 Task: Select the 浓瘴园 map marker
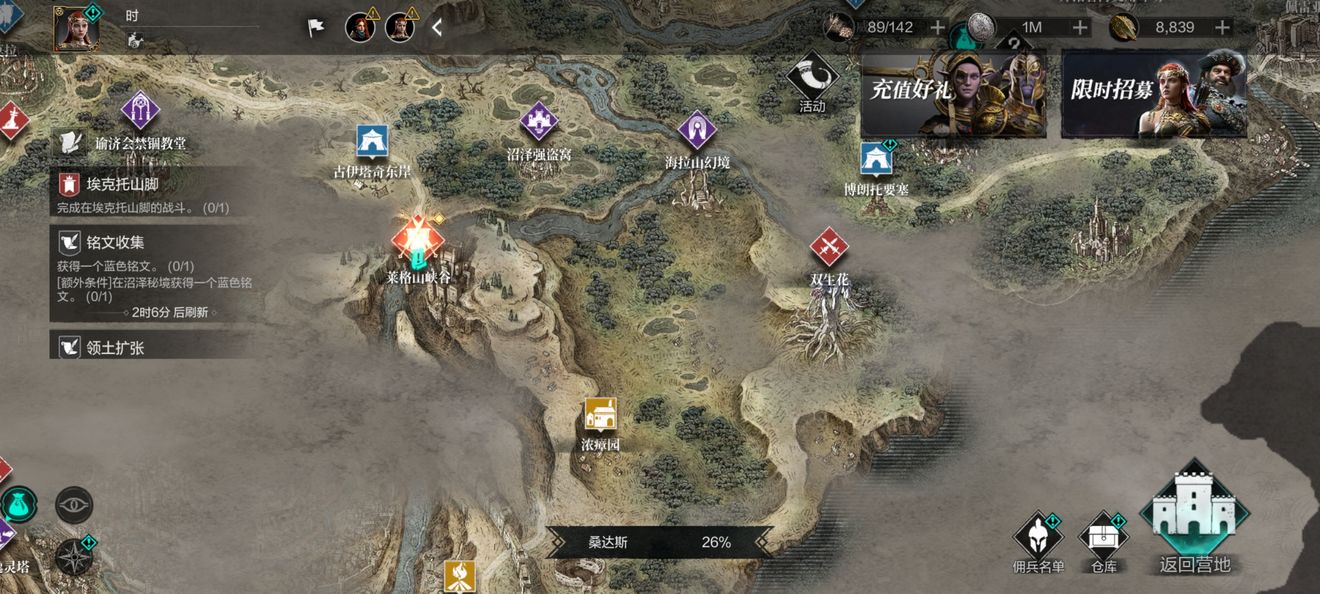(600, 414)
